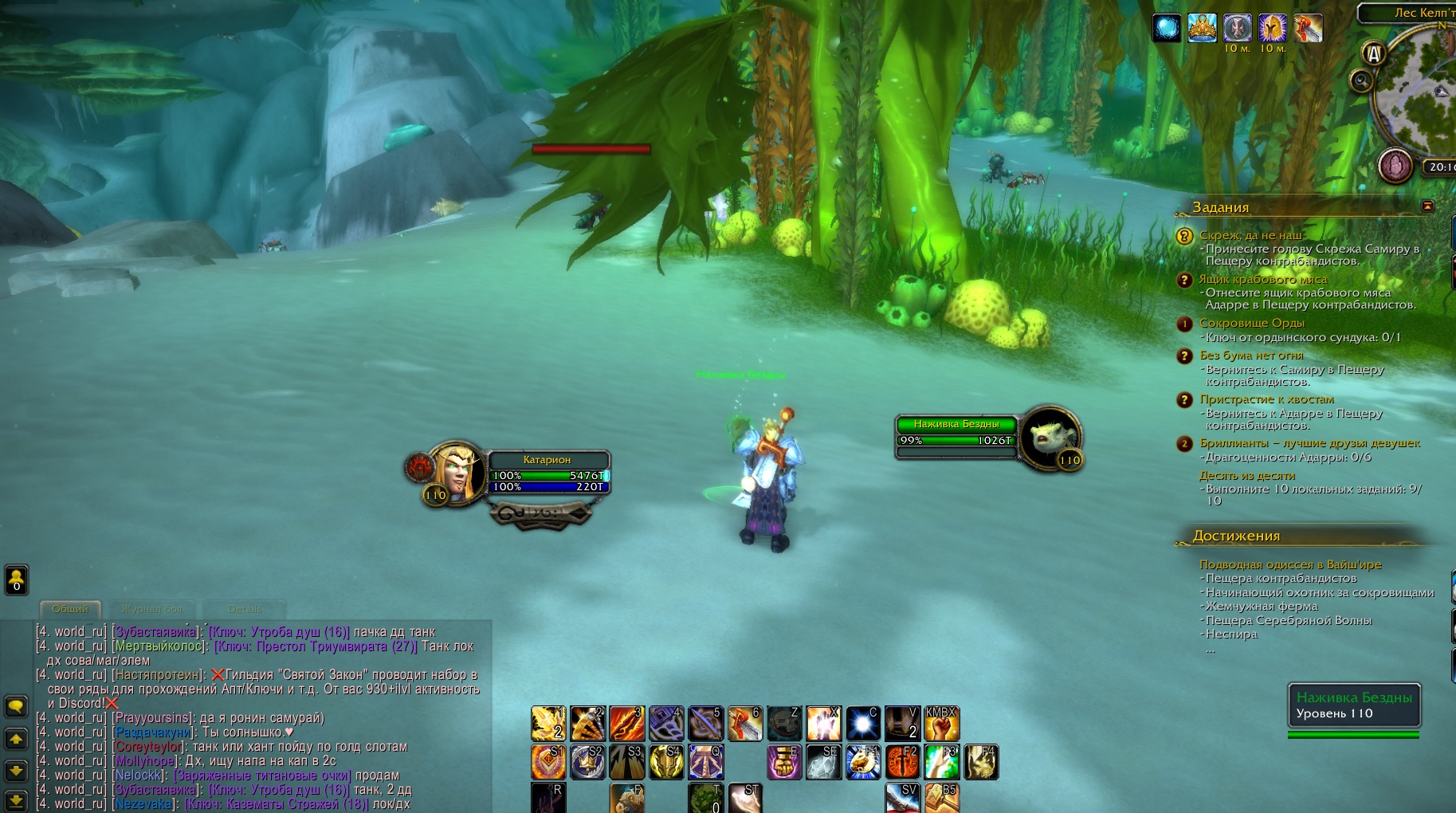Collapse the Задания quest tracker
This screenshot has height=813, width=1456.
pos(1427,206)
